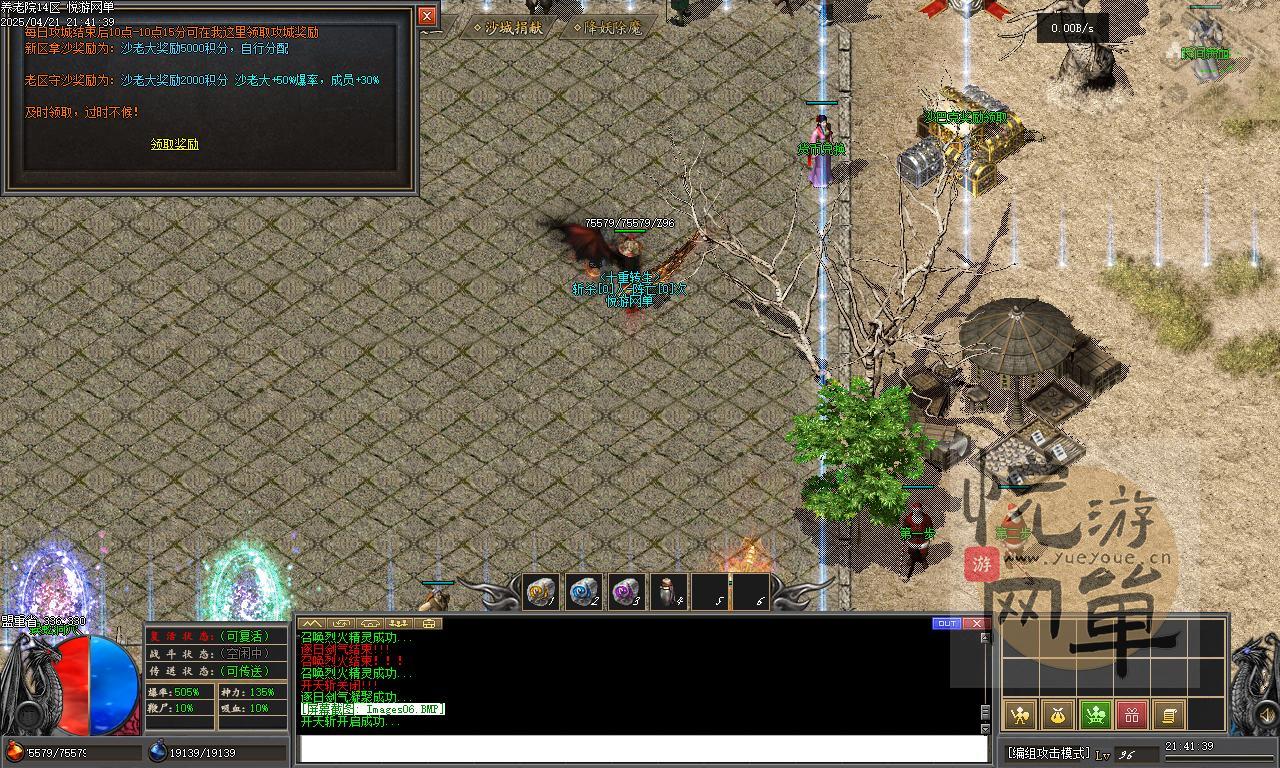Click the 领取奖励 reward link
The image size is (1280, 768).
pyautogui.click(x=175, y=143)
